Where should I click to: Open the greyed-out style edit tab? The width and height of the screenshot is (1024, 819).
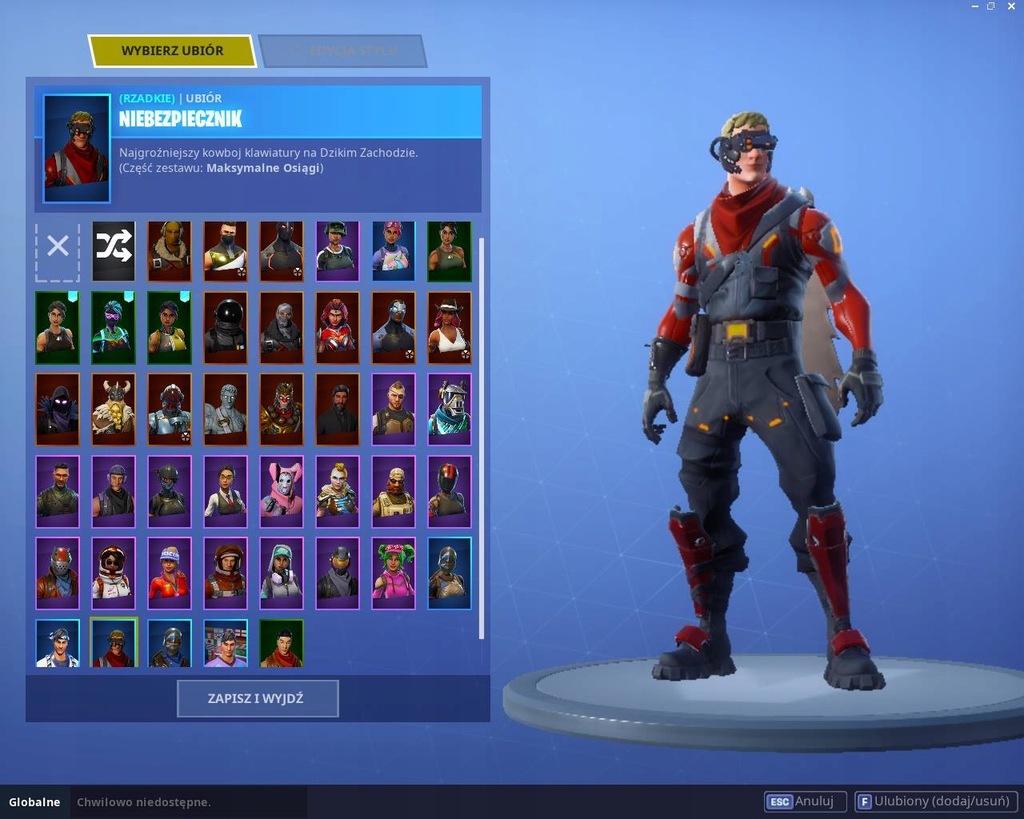click(x=342, y=51)
